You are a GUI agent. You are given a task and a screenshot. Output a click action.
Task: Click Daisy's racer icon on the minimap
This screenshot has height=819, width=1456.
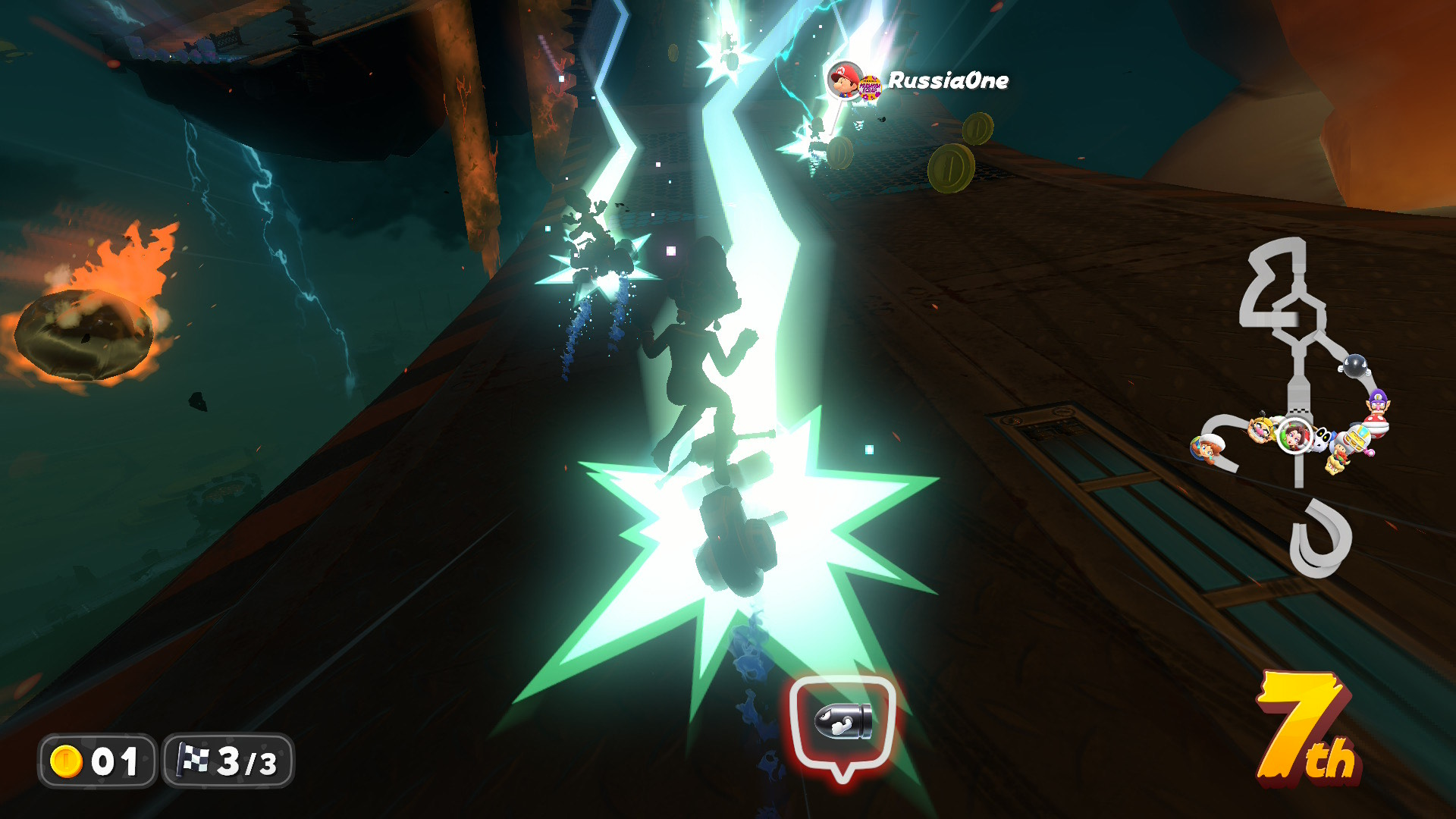(1204, 447)
